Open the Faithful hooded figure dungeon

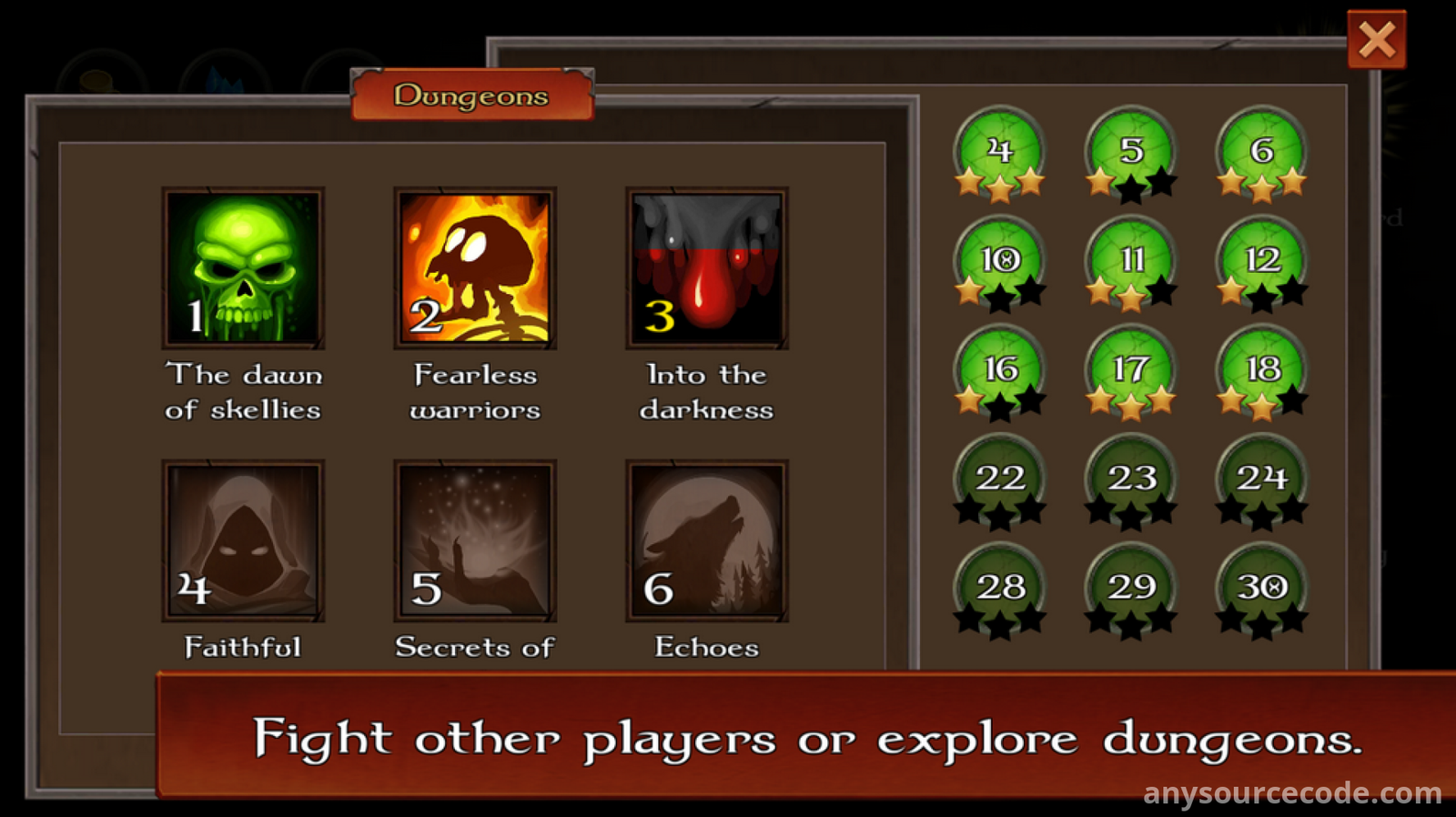coord(243,540)
